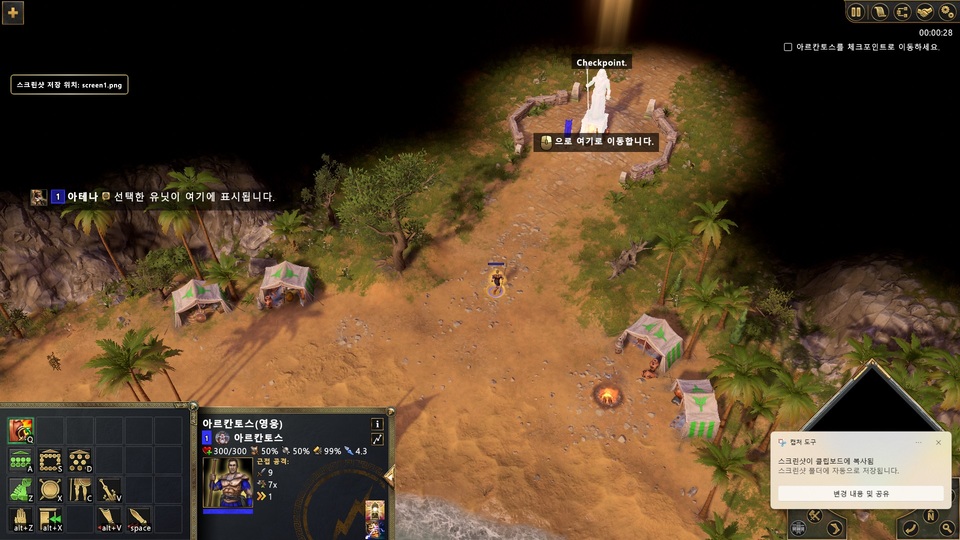Close the capture tool notification
The width and height of the screenshot is (960, 540).
point(938,442)
